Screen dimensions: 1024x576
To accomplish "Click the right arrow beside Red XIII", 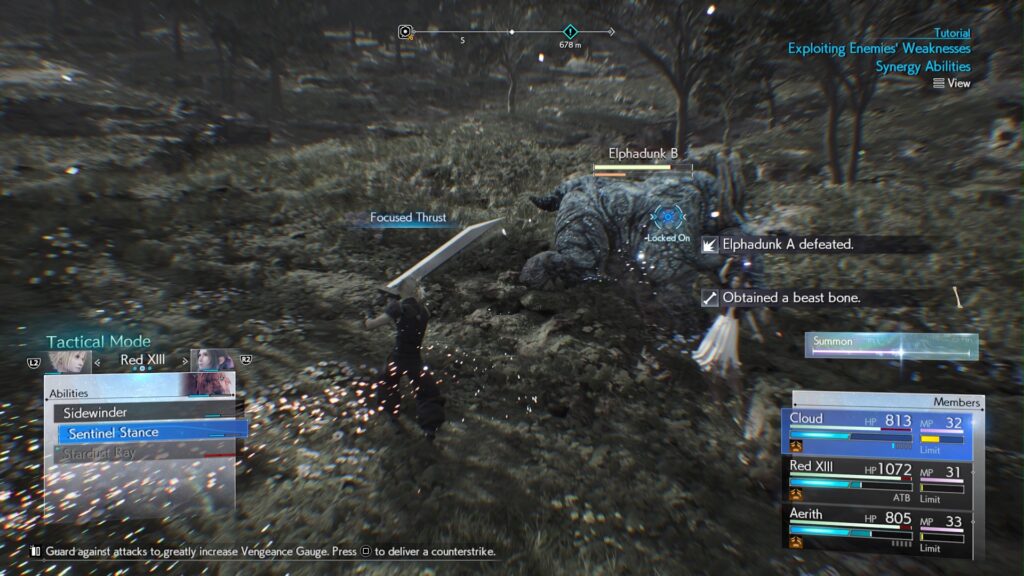I will coord(183,361).
